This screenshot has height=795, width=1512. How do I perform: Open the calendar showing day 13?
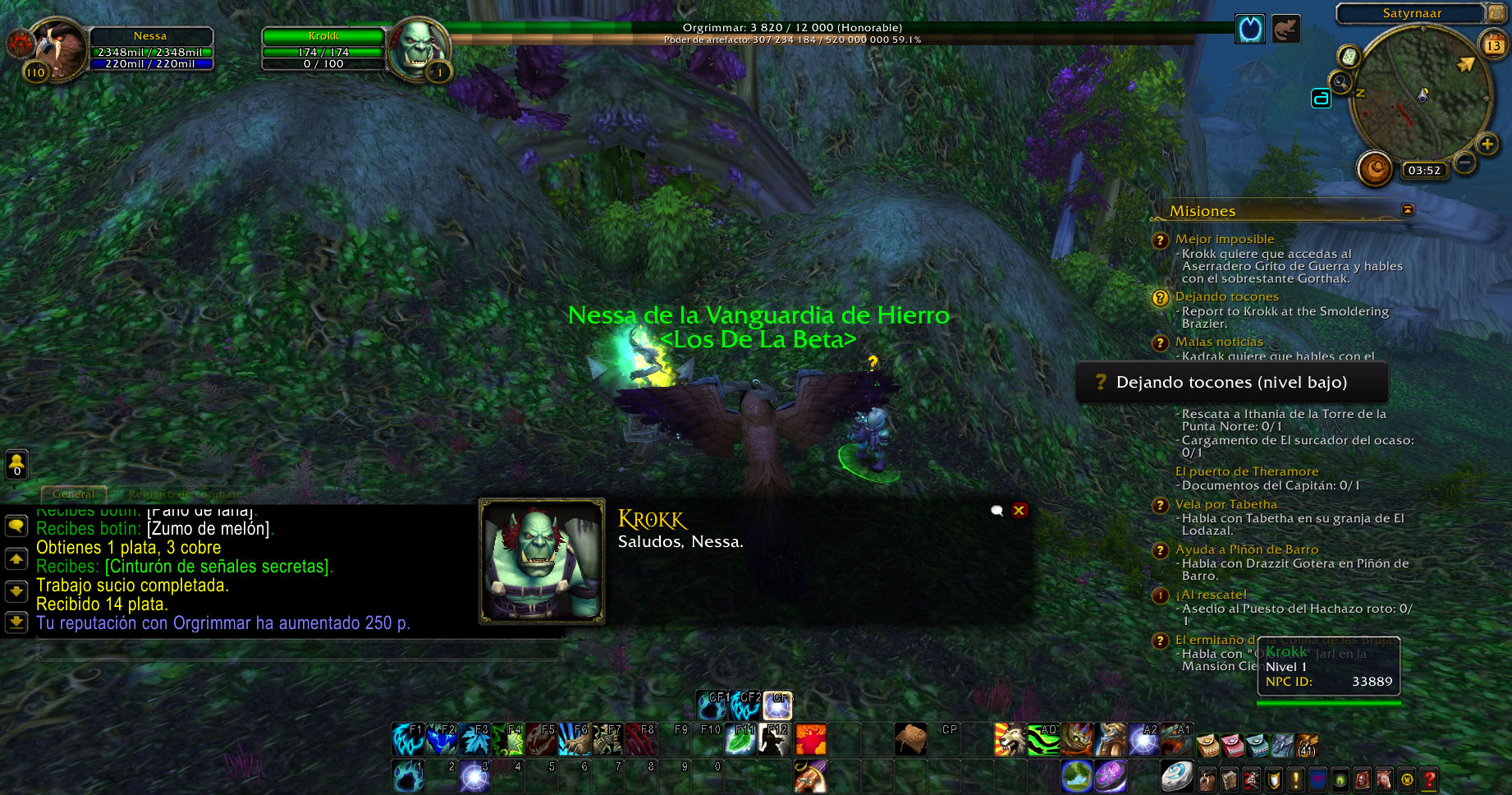1492,45
